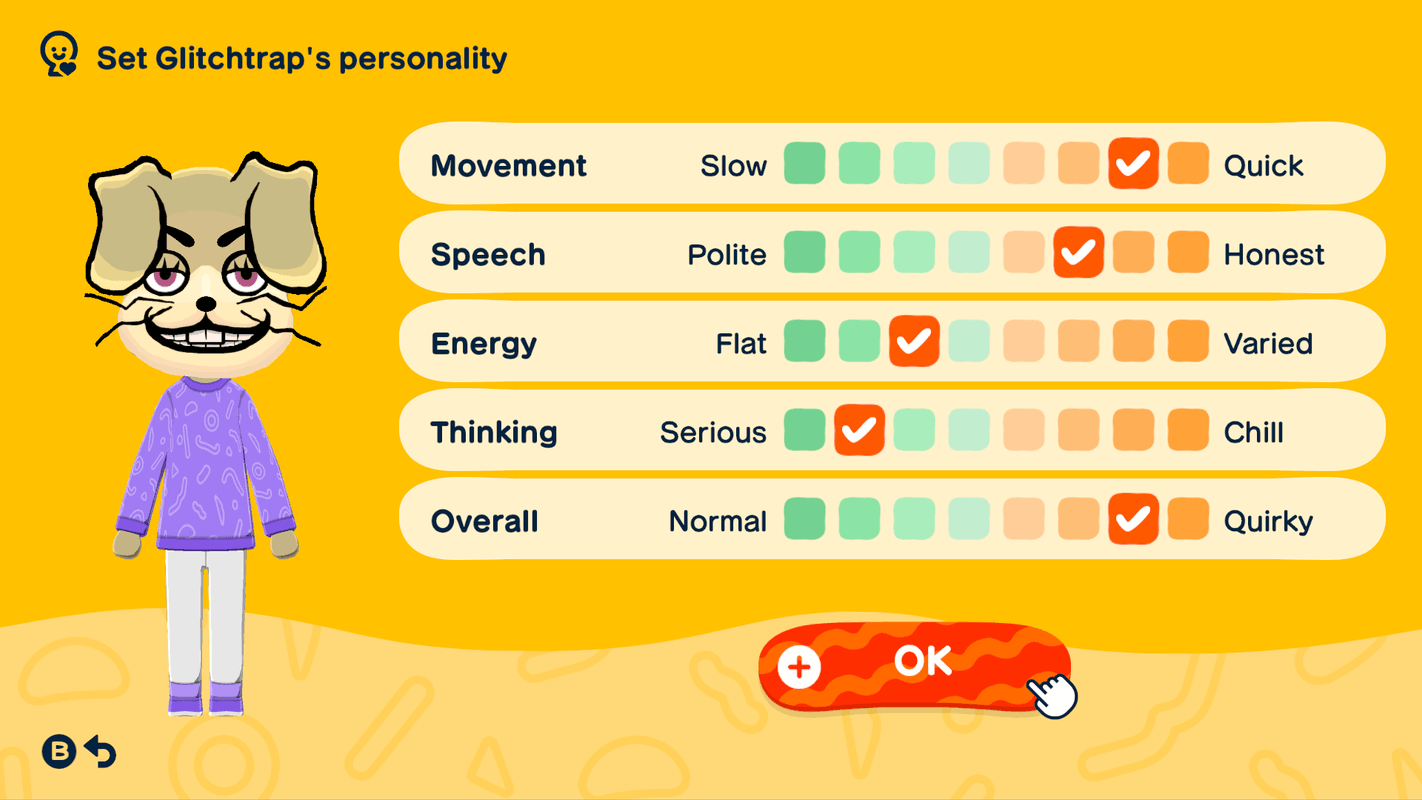This screenshot has height=800, width=1422.
Task: Select the Polite end segment on Speech
Action: click(805, 253)
